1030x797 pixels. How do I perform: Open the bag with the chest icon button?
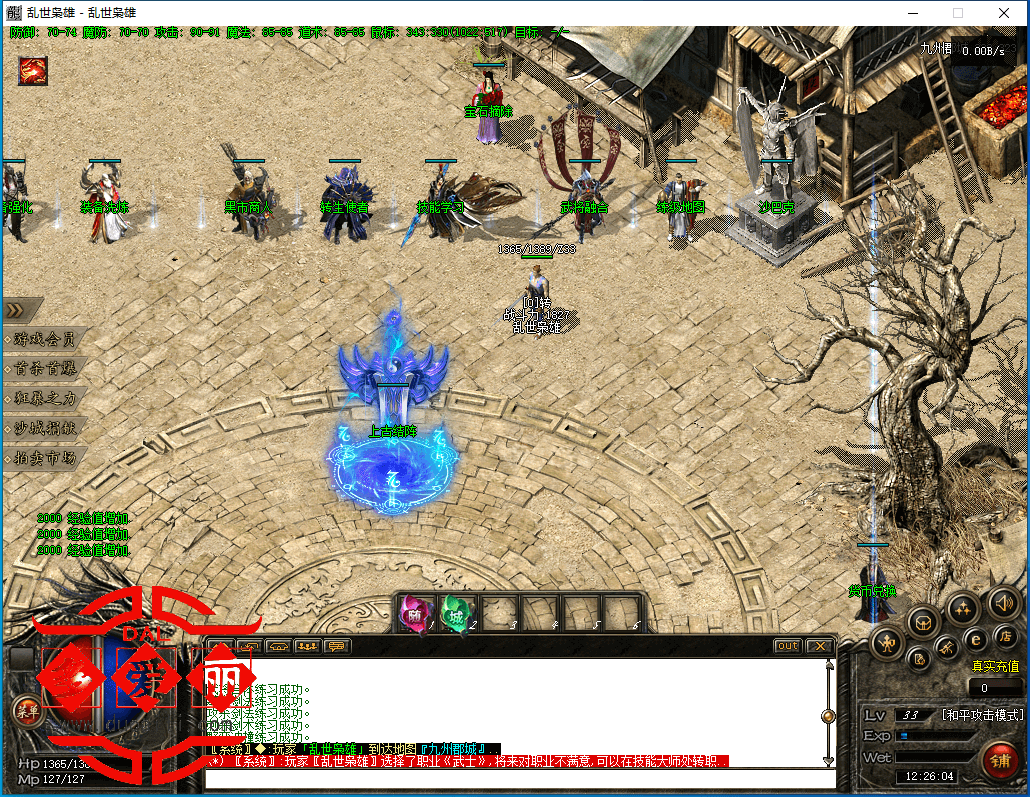pyautogui.click(x=923, y=621)
